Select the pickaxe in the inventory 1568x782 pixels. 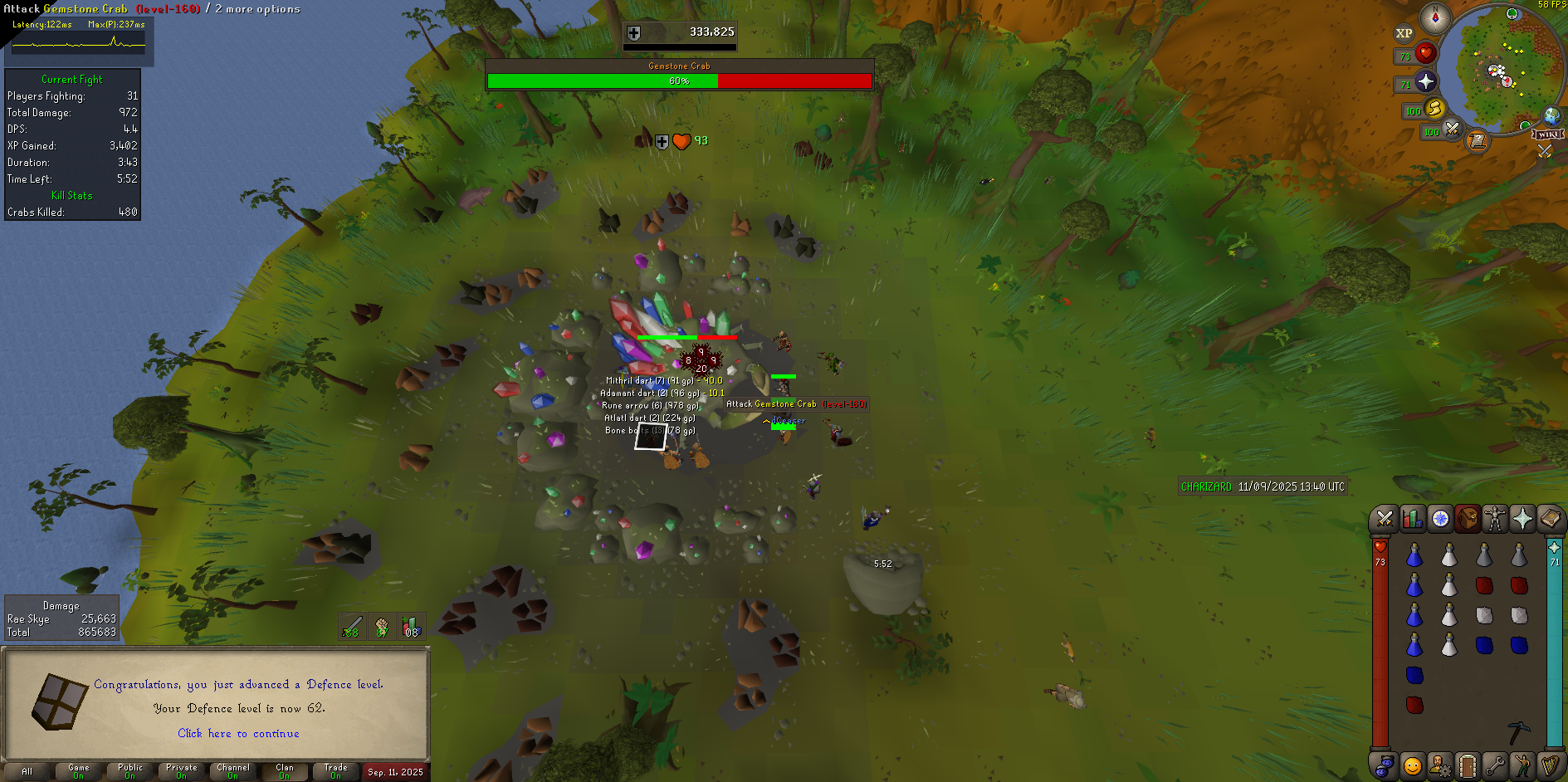(x=1518, y=731)
